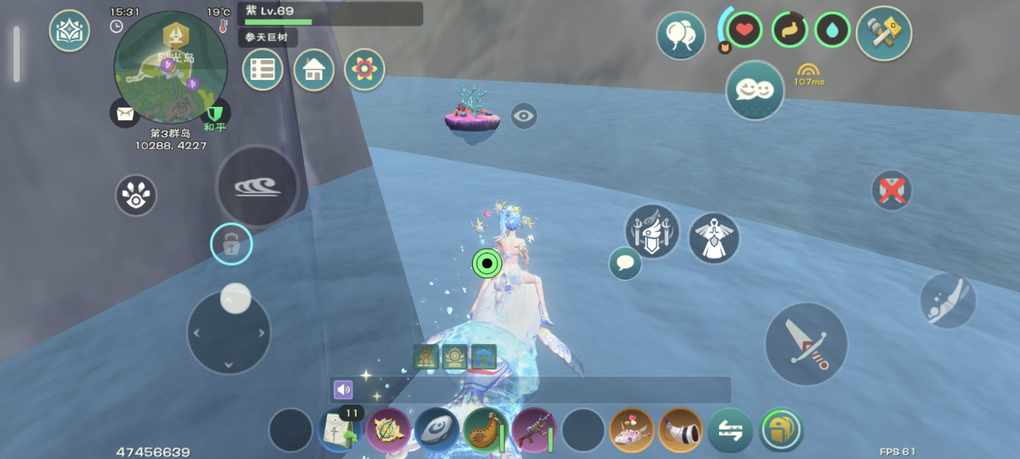The height and width of the screenshot is (459, 1020).
Task: Select the rifle weapon hotbar slot
Action: click(x=533, y=431)
